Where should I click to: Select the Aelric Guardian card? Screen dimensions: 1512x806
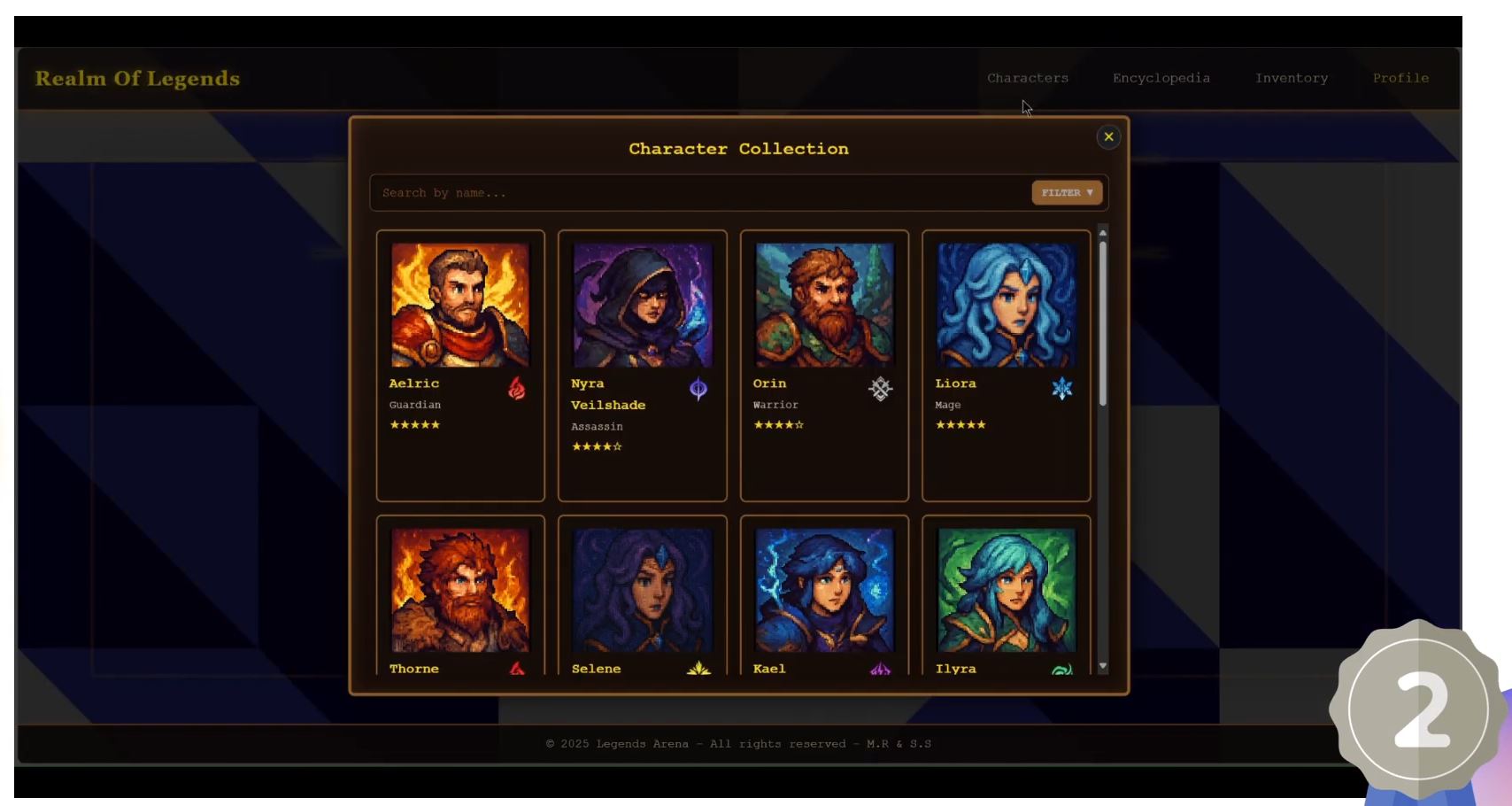click(460, 365)
